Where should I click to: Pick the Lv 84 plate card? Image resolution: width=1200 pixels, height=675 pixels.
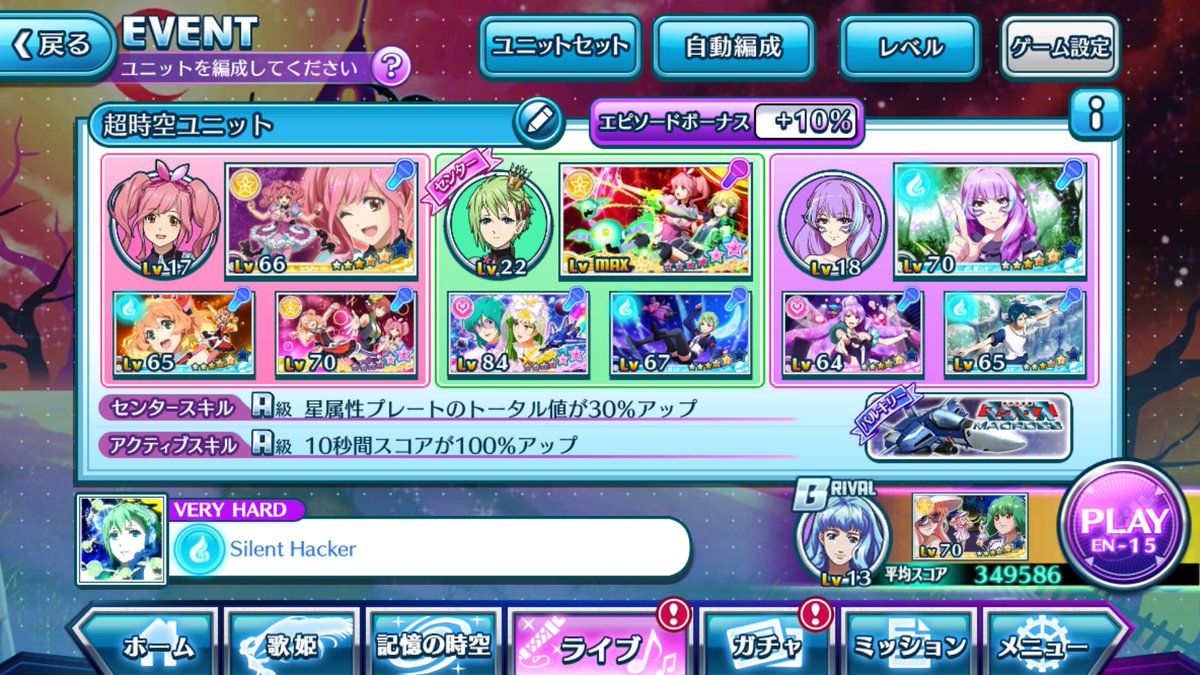click(x=518, y=334)
